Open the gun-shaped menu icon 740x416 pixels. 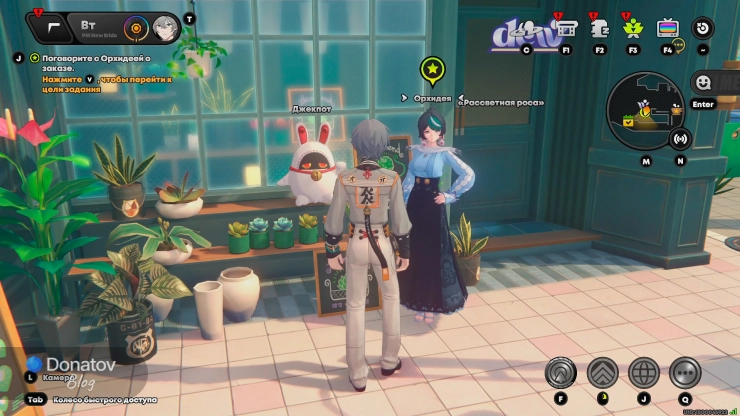[x=52, y=27]
